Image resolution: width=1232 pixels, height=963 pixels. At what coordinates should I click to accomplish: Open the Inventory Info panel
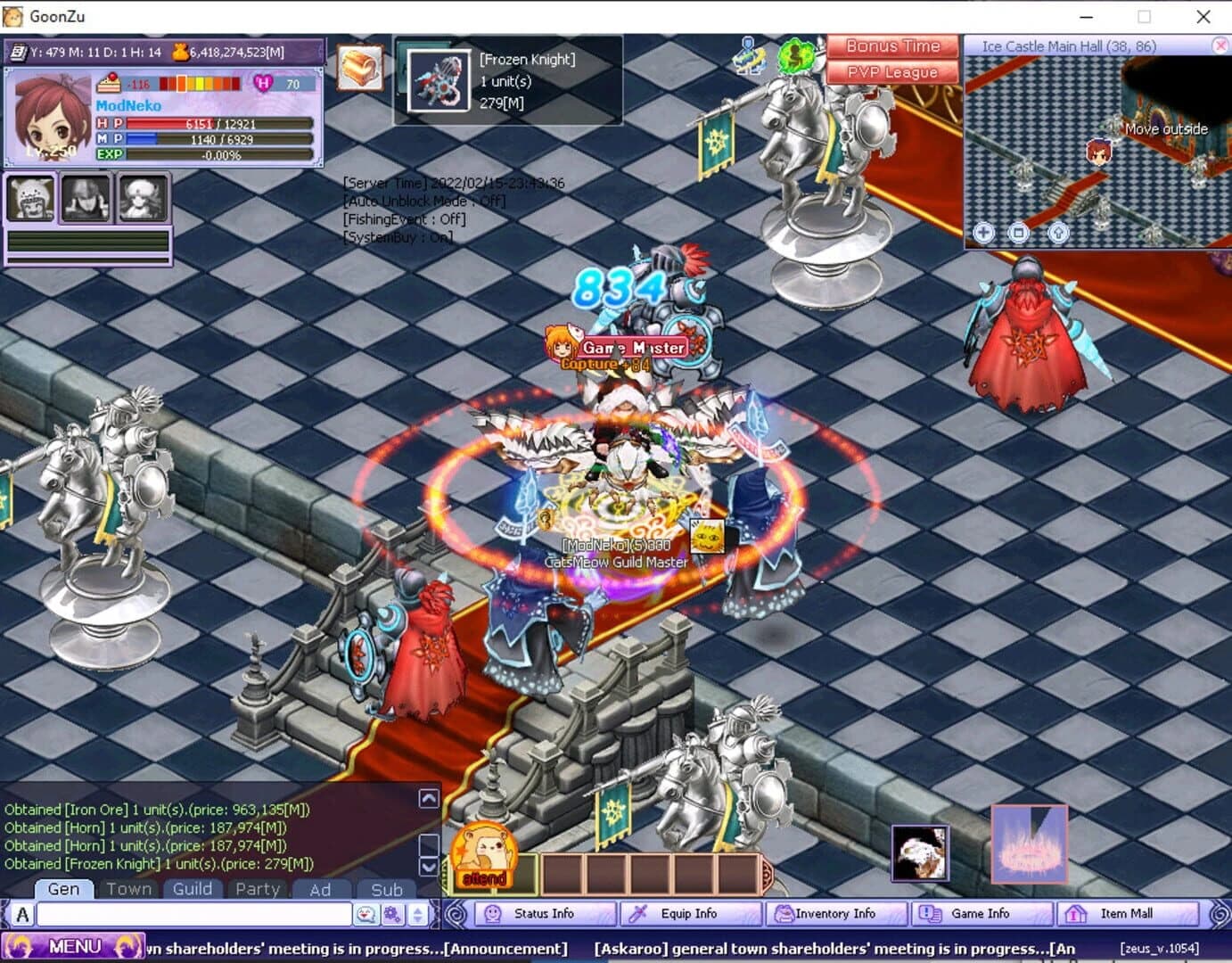point(836,913)
